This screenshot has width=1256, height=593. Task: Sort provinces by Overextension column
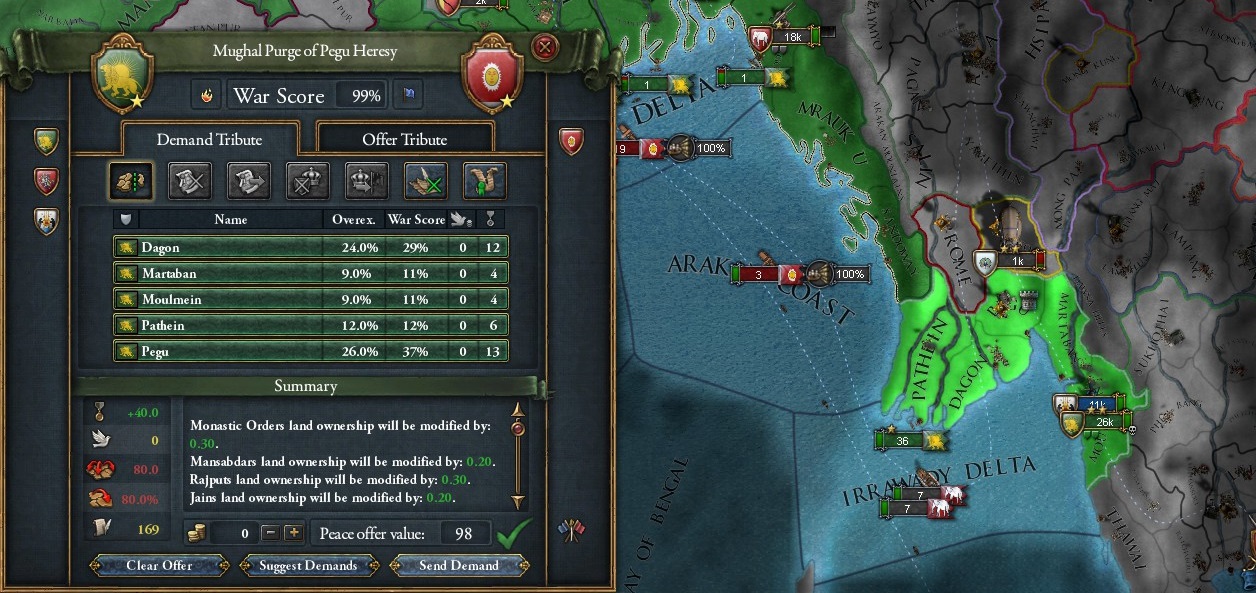click(354, 219)
